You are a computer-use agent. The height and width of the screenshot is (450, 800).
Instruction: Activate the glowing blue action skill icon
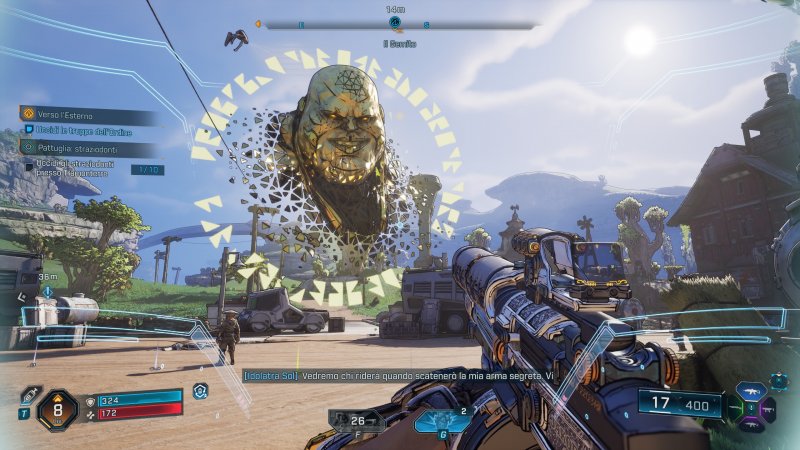tap(442, 421)
